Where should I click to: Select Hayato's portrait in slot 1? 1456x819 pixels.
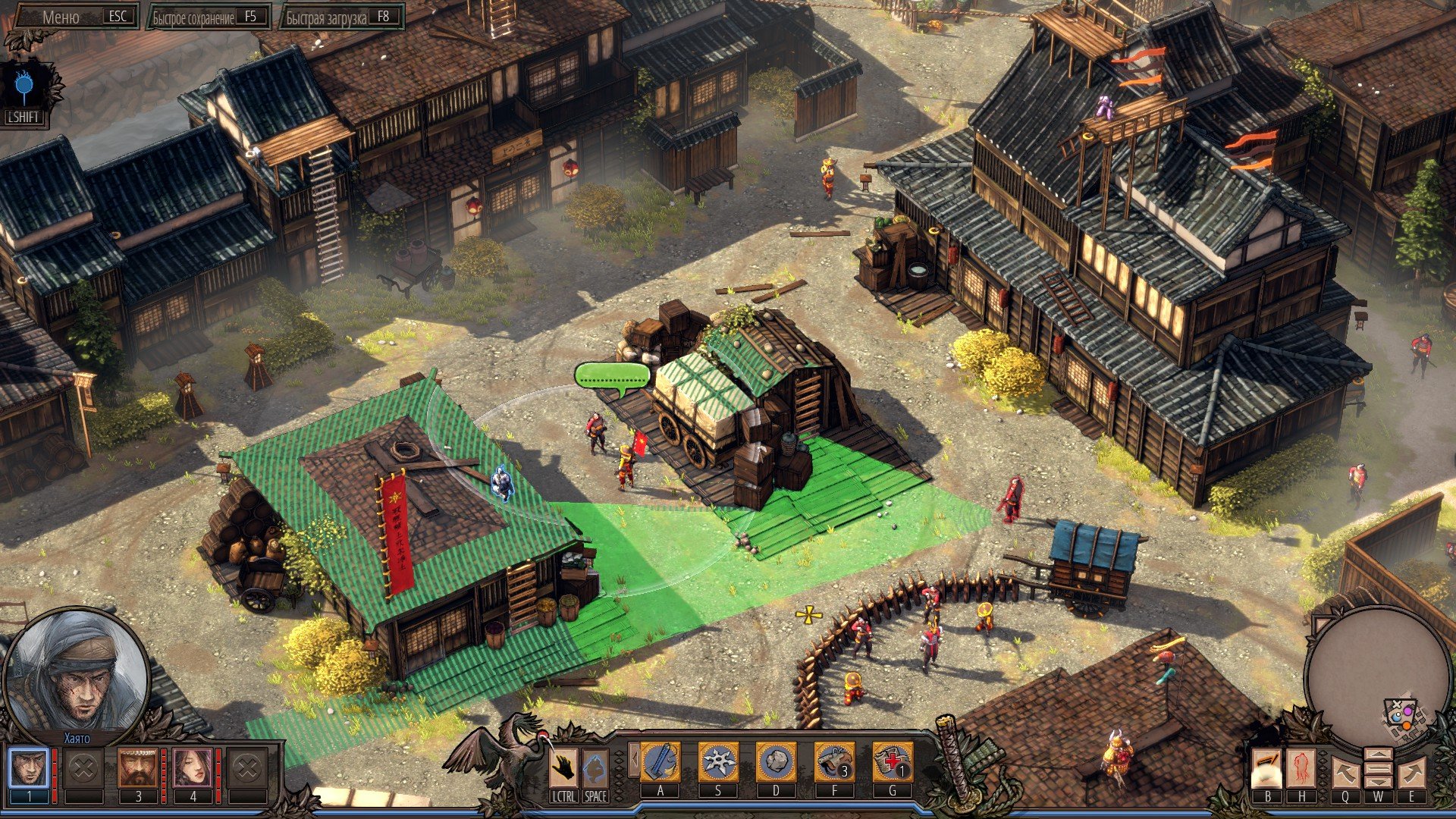[29, 768]
